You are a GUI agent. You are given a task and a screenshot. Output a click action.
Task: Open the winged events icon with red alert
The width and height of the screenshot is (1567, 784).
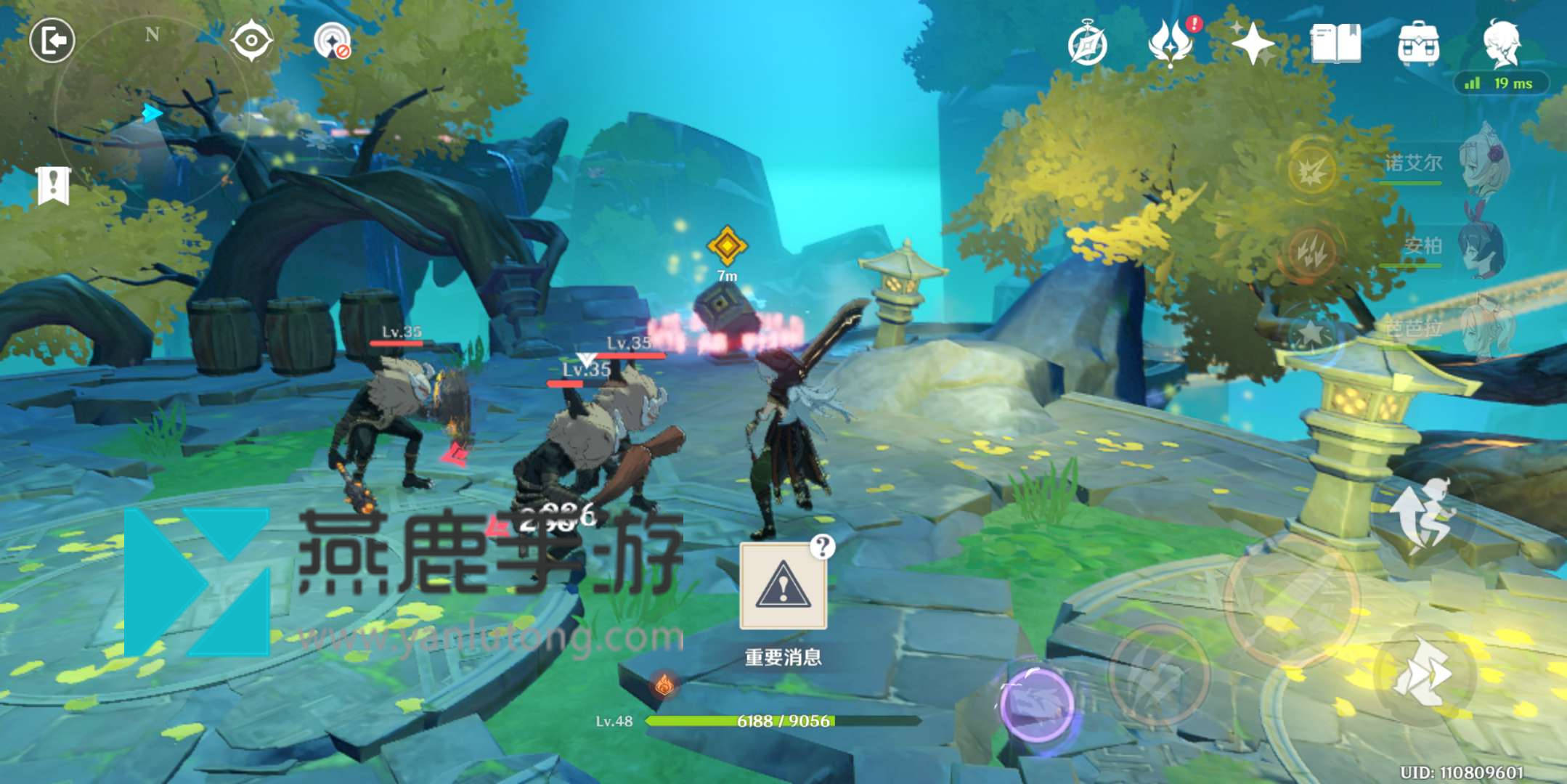(1171, 42)
